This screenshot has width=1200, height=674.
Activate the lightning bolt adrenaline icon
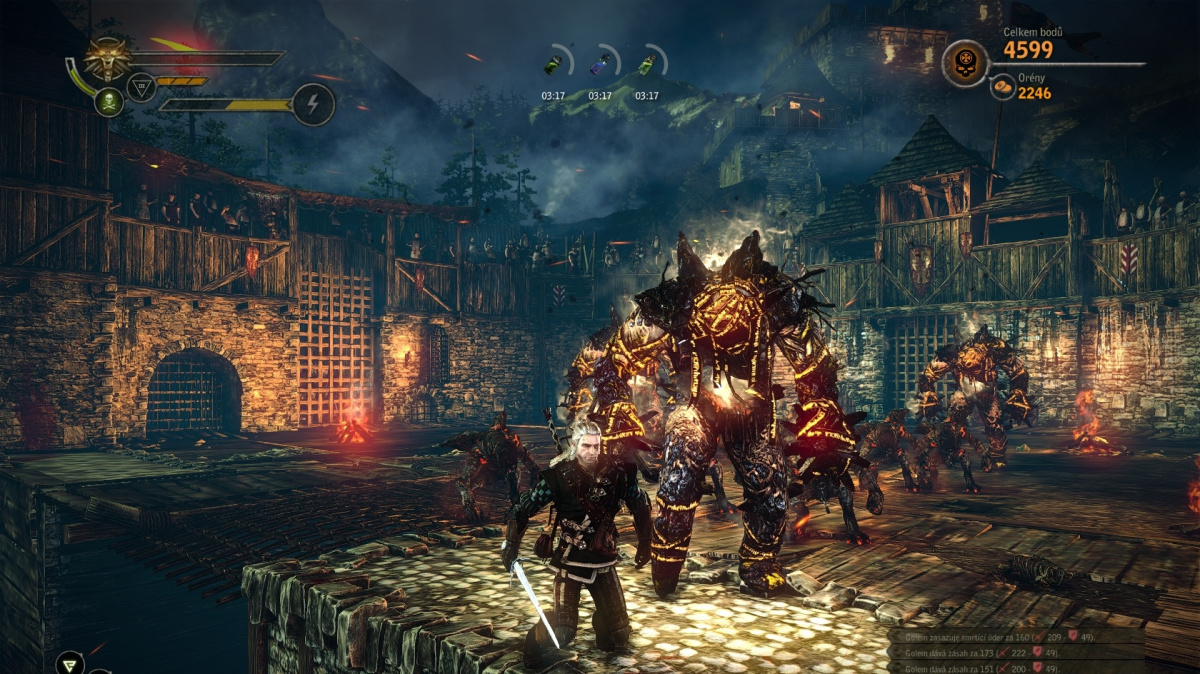pos(313,104)
